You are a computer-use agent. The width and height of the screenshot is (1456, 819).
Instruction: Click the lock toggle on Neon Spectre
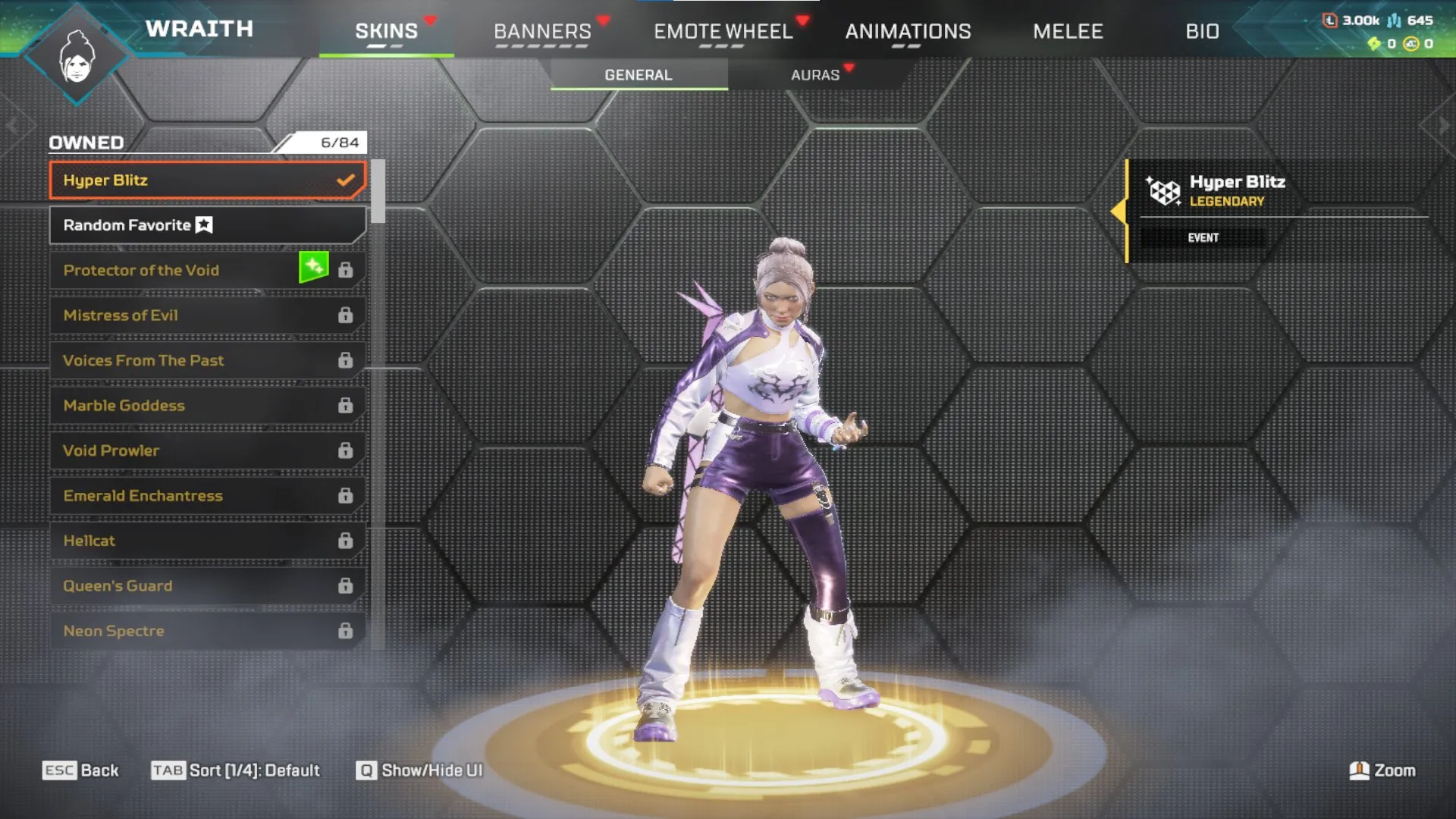347,630
